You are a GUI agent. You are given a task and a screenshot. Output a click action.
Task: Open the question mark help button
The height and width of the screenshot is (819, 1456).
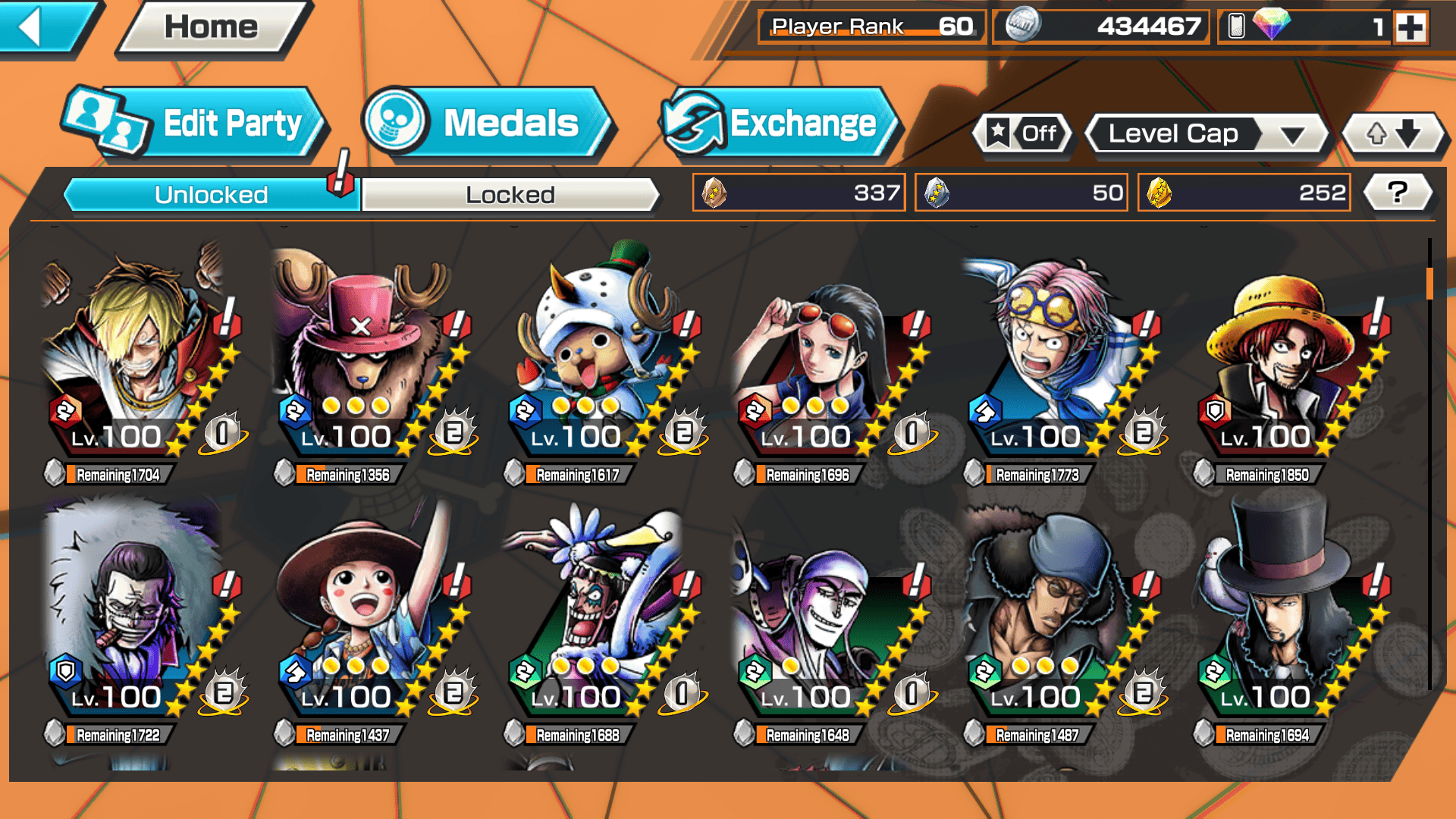[1398, 193]
